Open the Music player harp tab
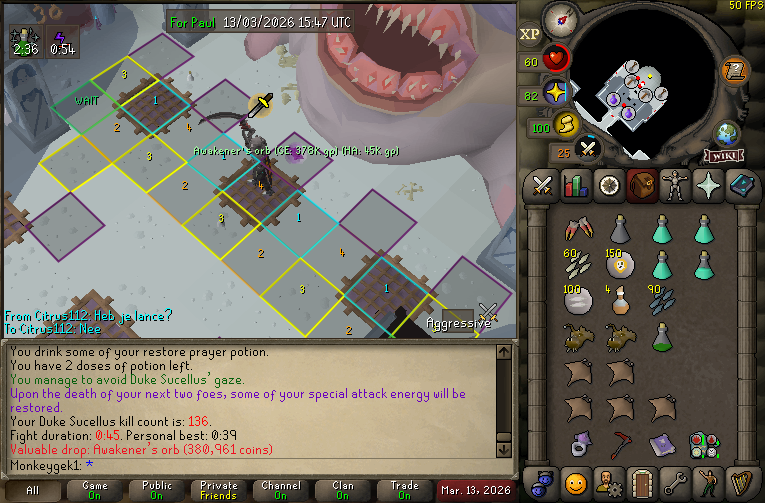 click(x=740, y=480)
